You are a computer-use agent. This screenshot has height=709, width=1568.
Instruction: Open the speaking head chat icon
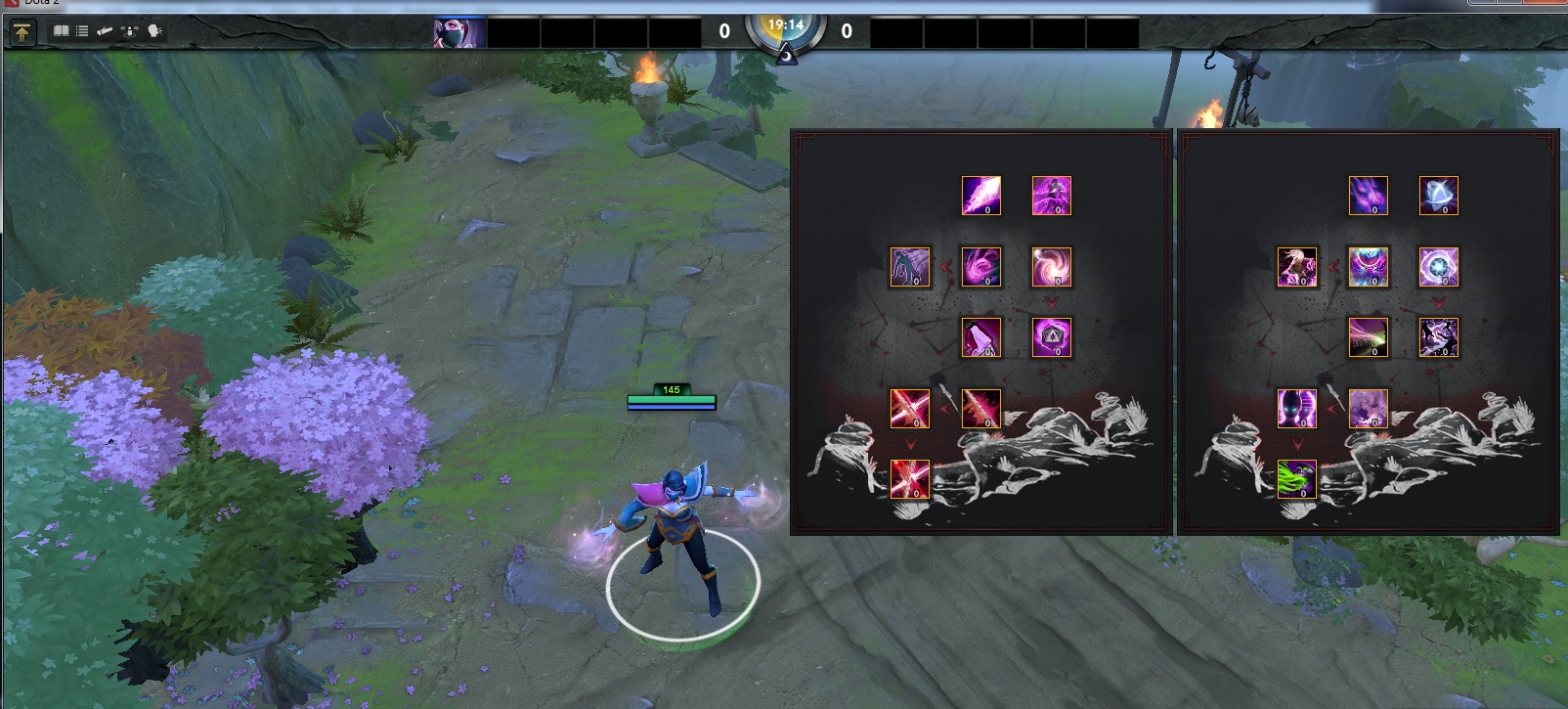pos(154,31)
